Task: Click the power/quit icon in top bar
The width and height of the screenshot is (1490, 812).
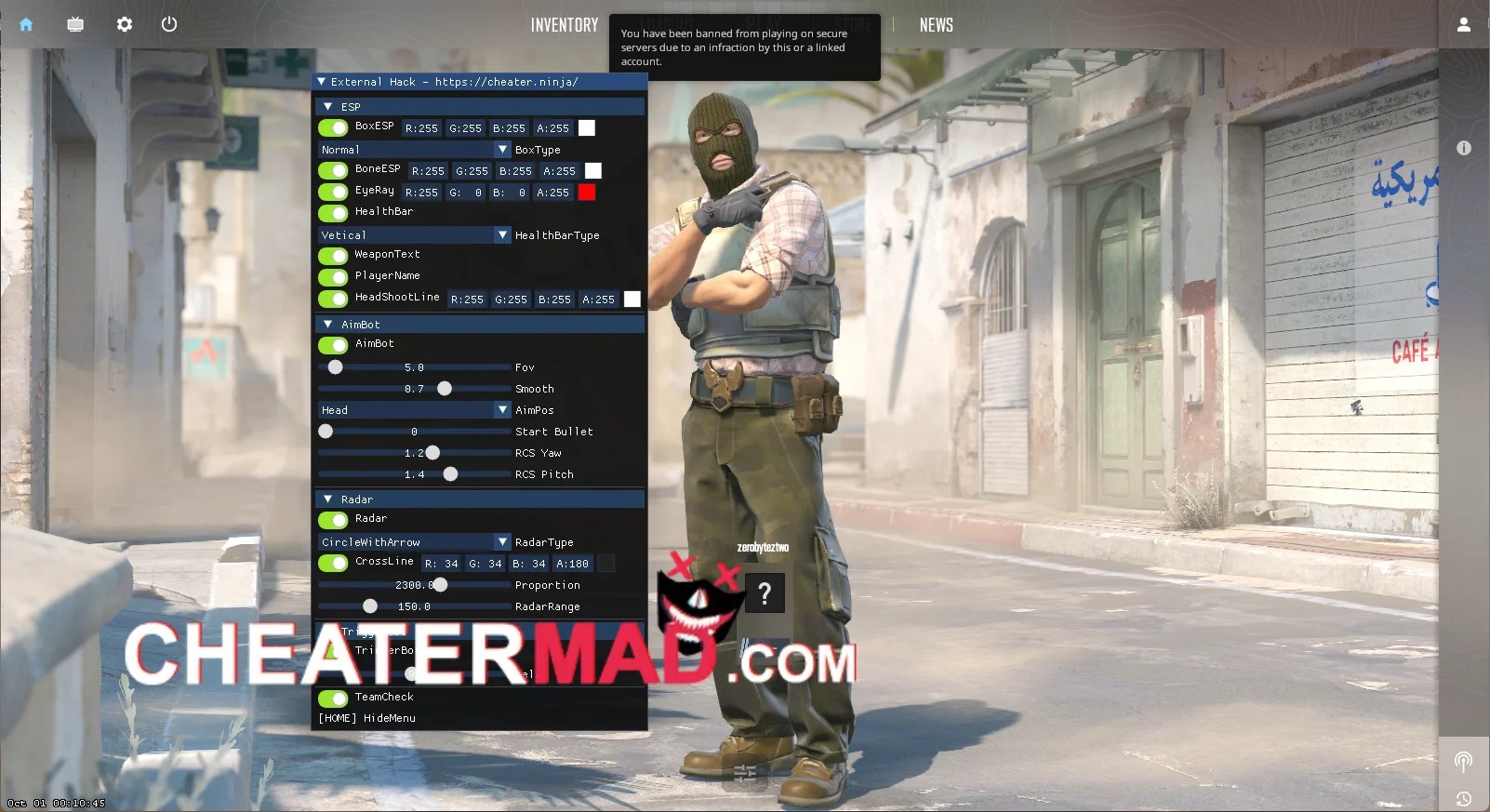Action: click(169, 24)
